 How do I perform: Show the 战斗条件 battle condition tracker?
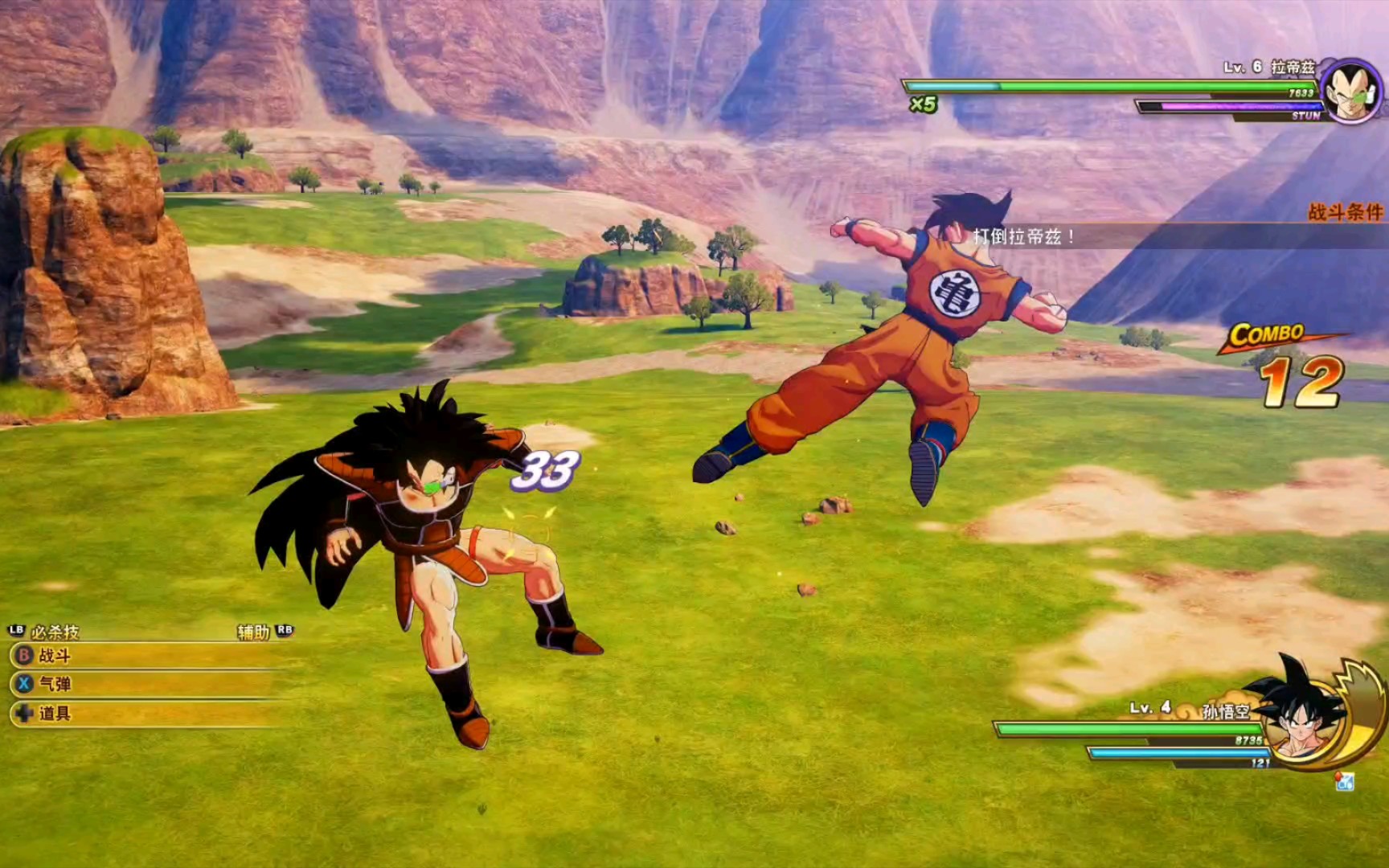point(1345,212)
